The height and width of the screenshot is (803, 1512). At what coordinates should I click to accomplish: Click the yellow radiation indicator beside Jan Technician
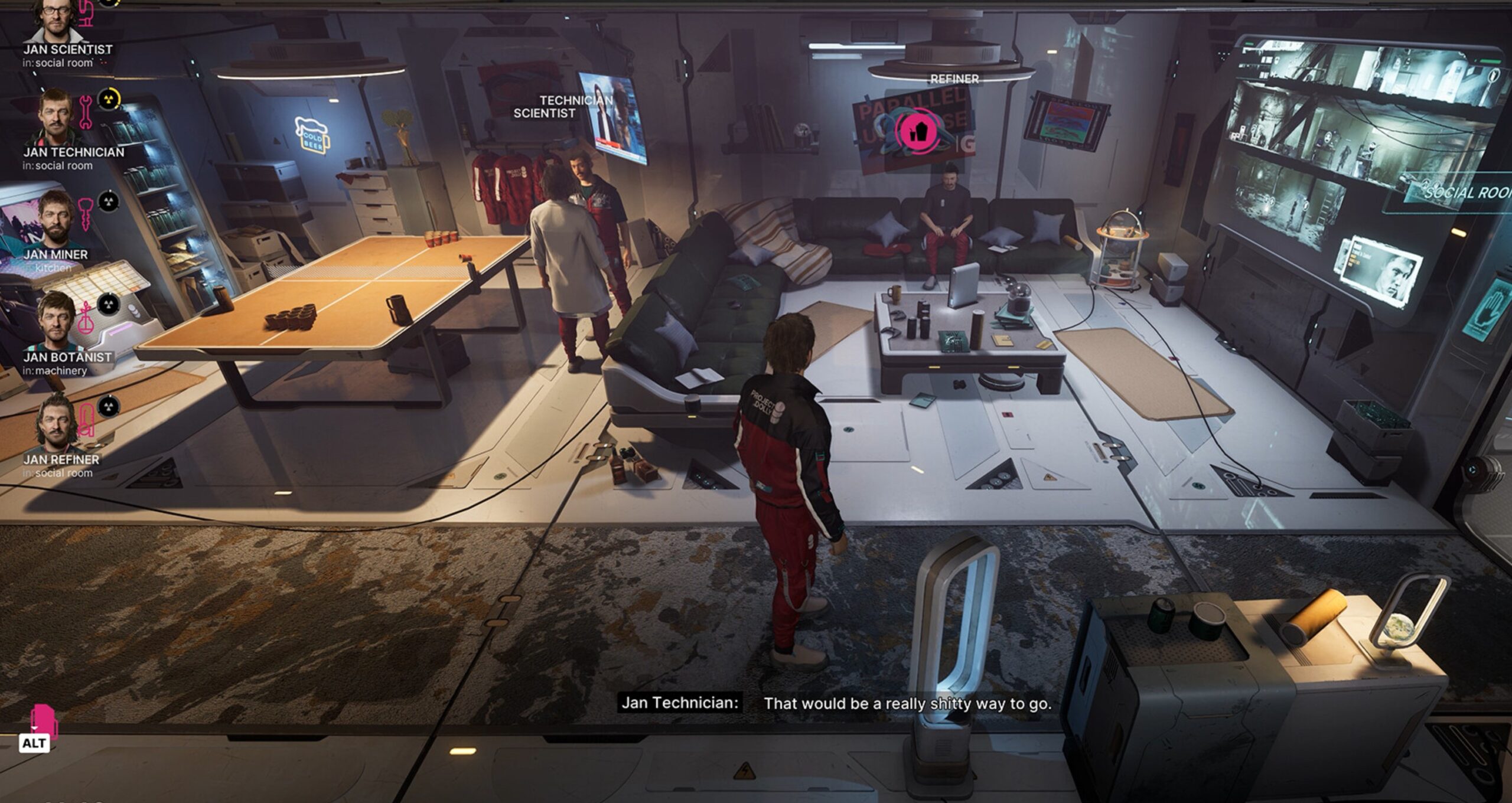(108, 99)
